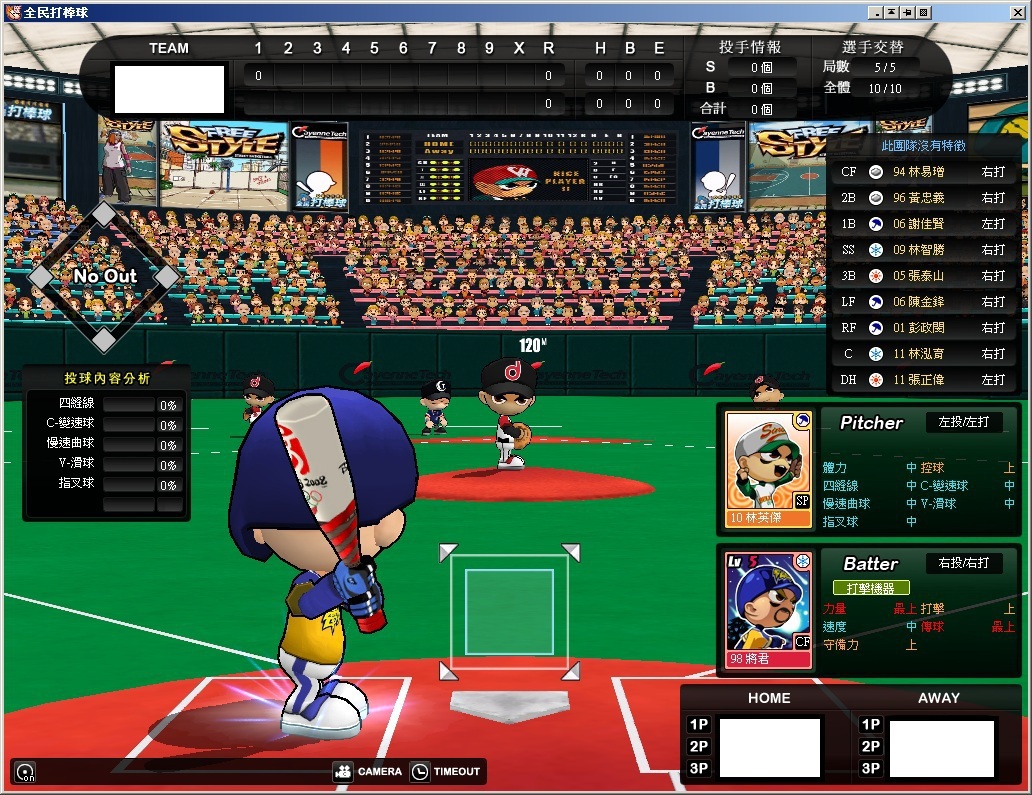The height and width of the screenshot is (795, 1032).
Task: Toggle the sound on/off icon
Action: (25, 772)
